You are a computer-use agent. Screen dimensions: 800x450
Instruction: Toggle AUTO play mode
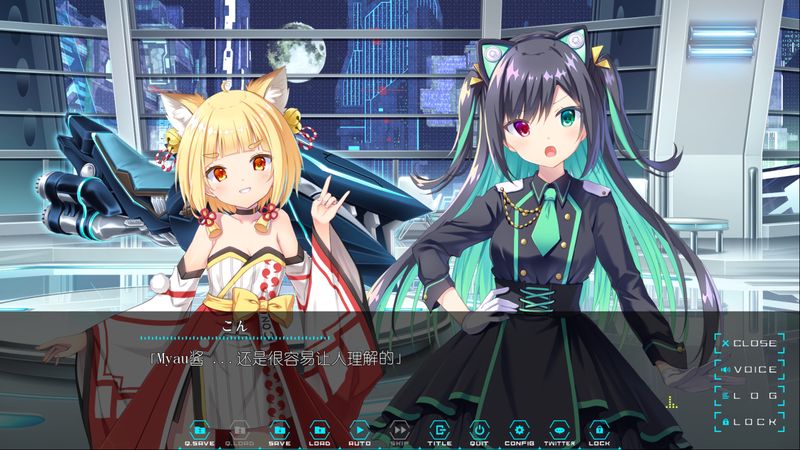tap(360, 430)
